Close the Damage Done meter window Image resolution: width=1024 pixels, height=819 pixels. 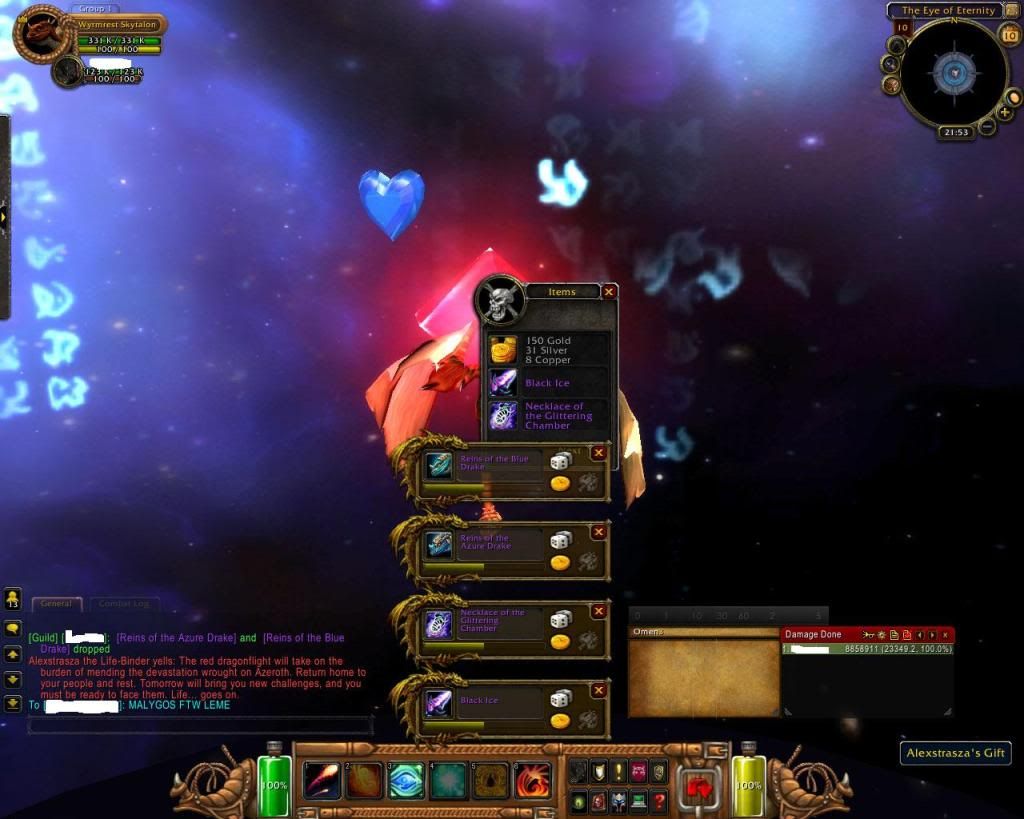pos(945,635)
